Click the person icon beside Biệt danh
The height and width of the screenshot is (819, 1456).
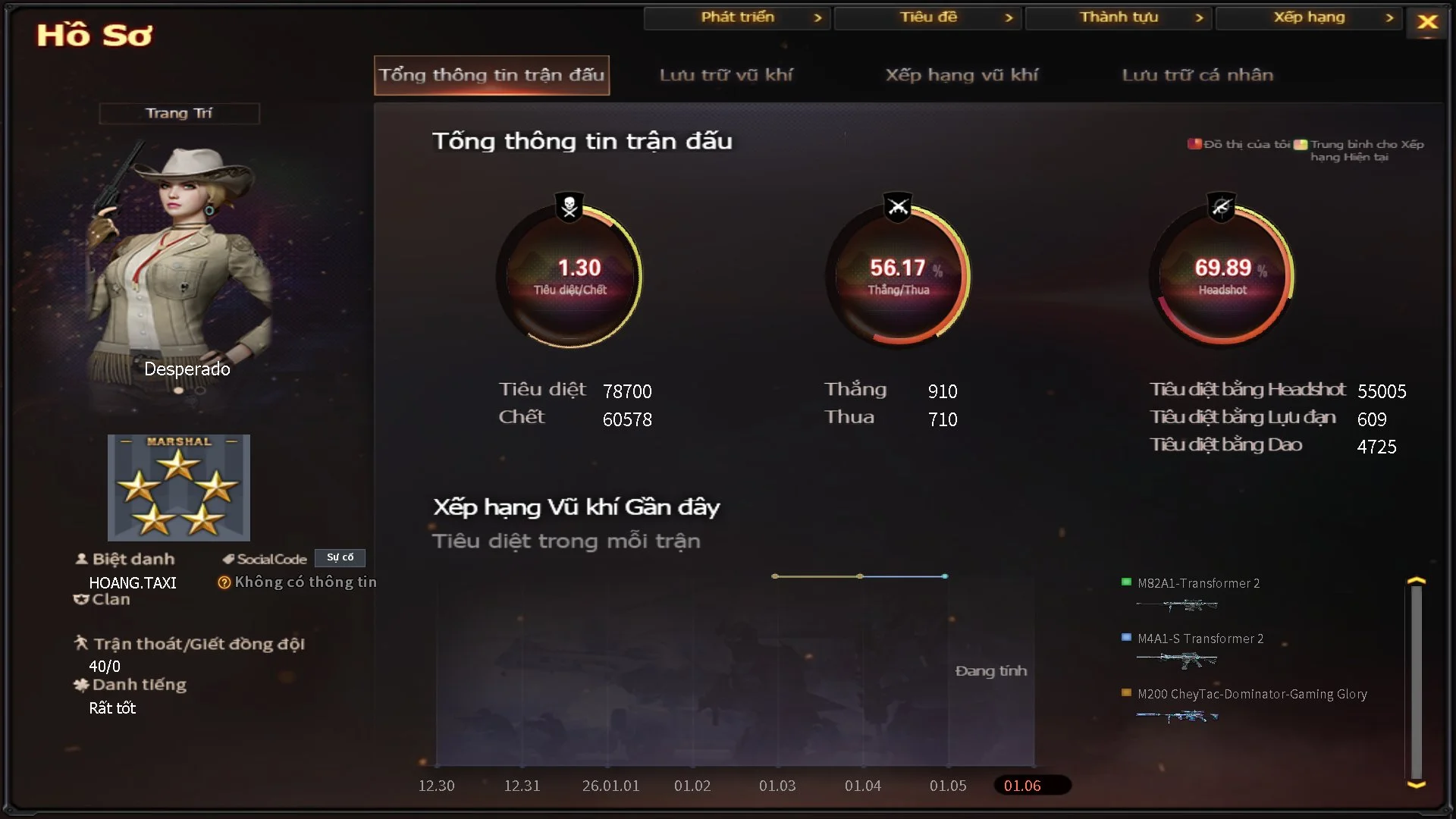coord(81,559)
